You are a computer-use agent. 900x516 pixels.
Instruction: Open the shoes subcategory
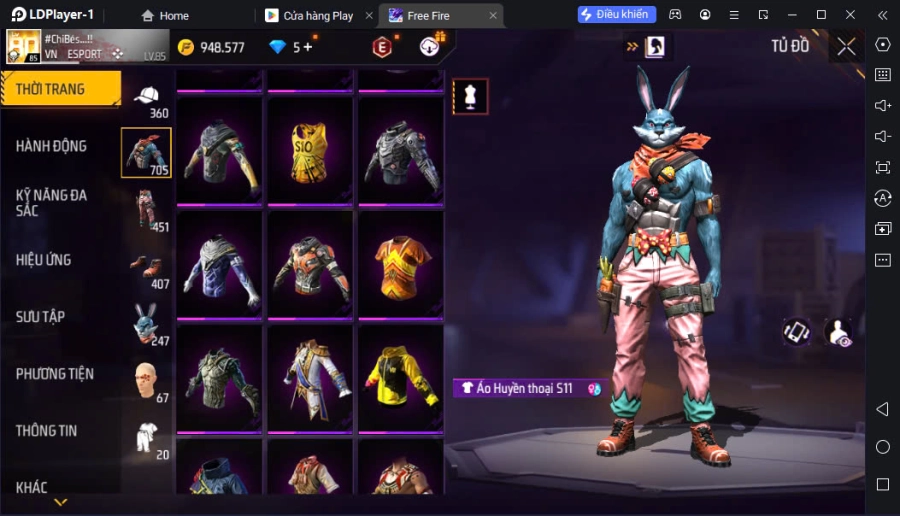click(147, 267)
